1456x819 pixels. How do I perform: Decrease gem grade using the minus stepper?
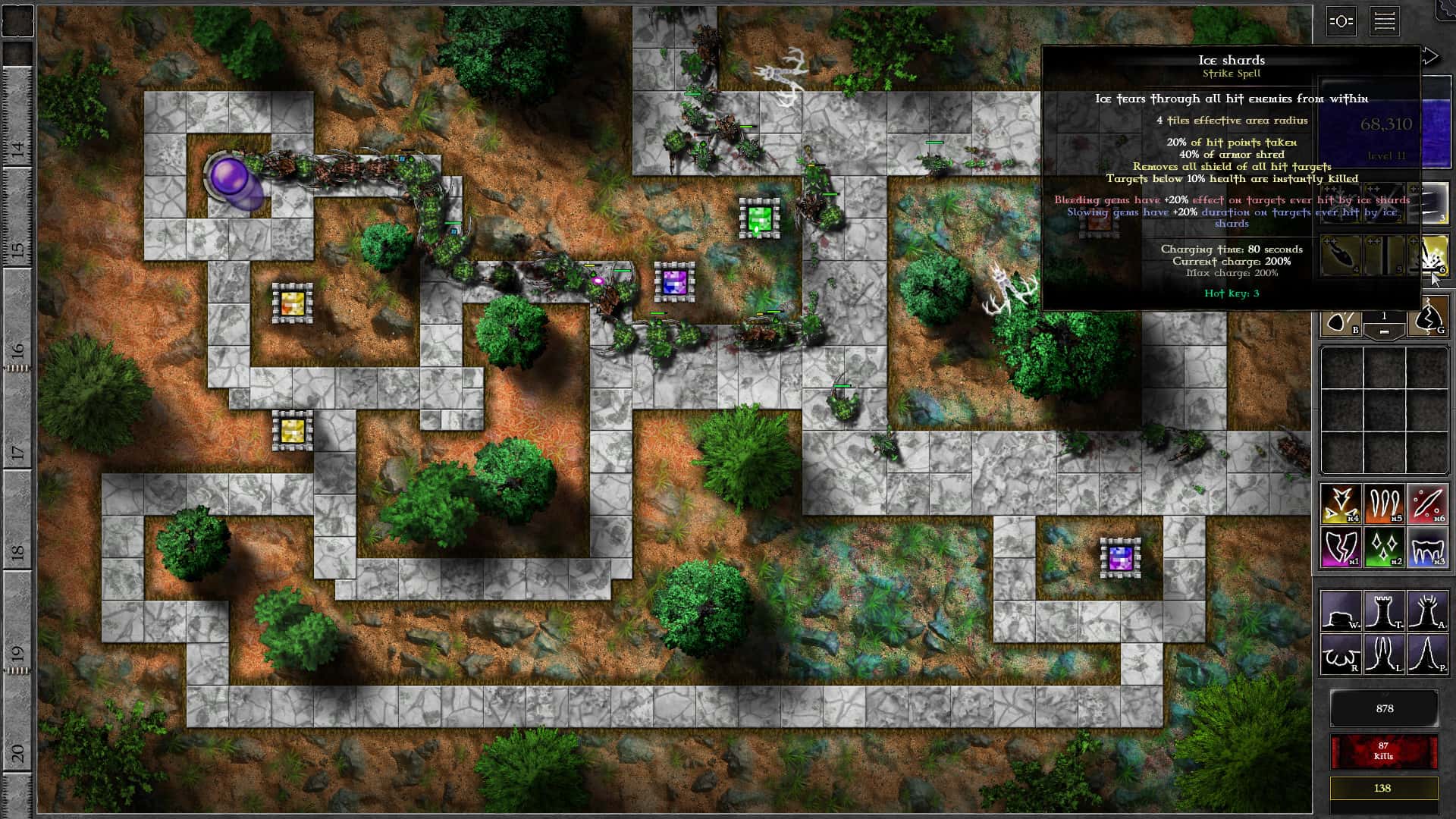click(1385, 331)
